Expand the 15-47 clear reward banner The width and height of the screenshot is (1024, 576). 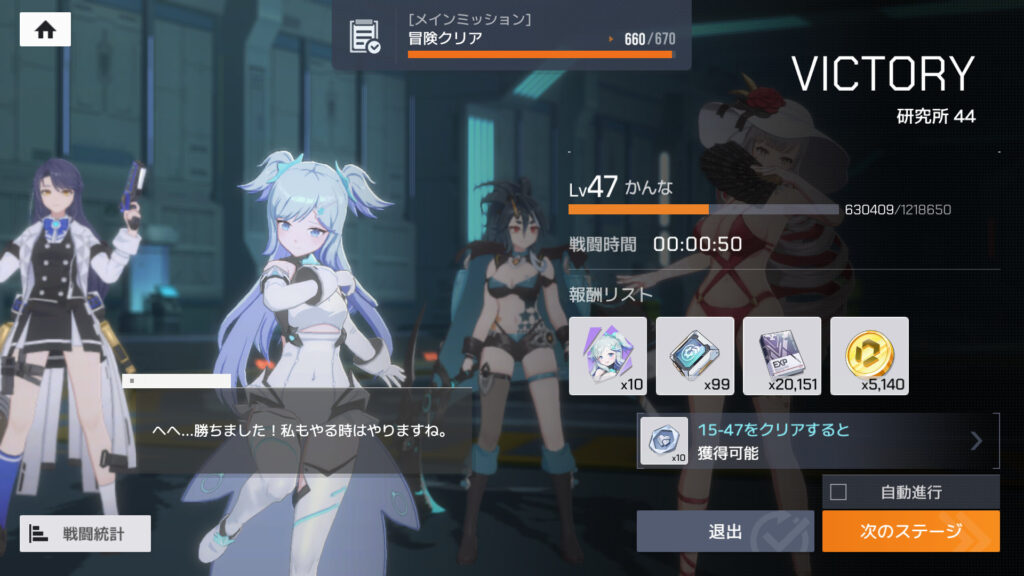818,441
